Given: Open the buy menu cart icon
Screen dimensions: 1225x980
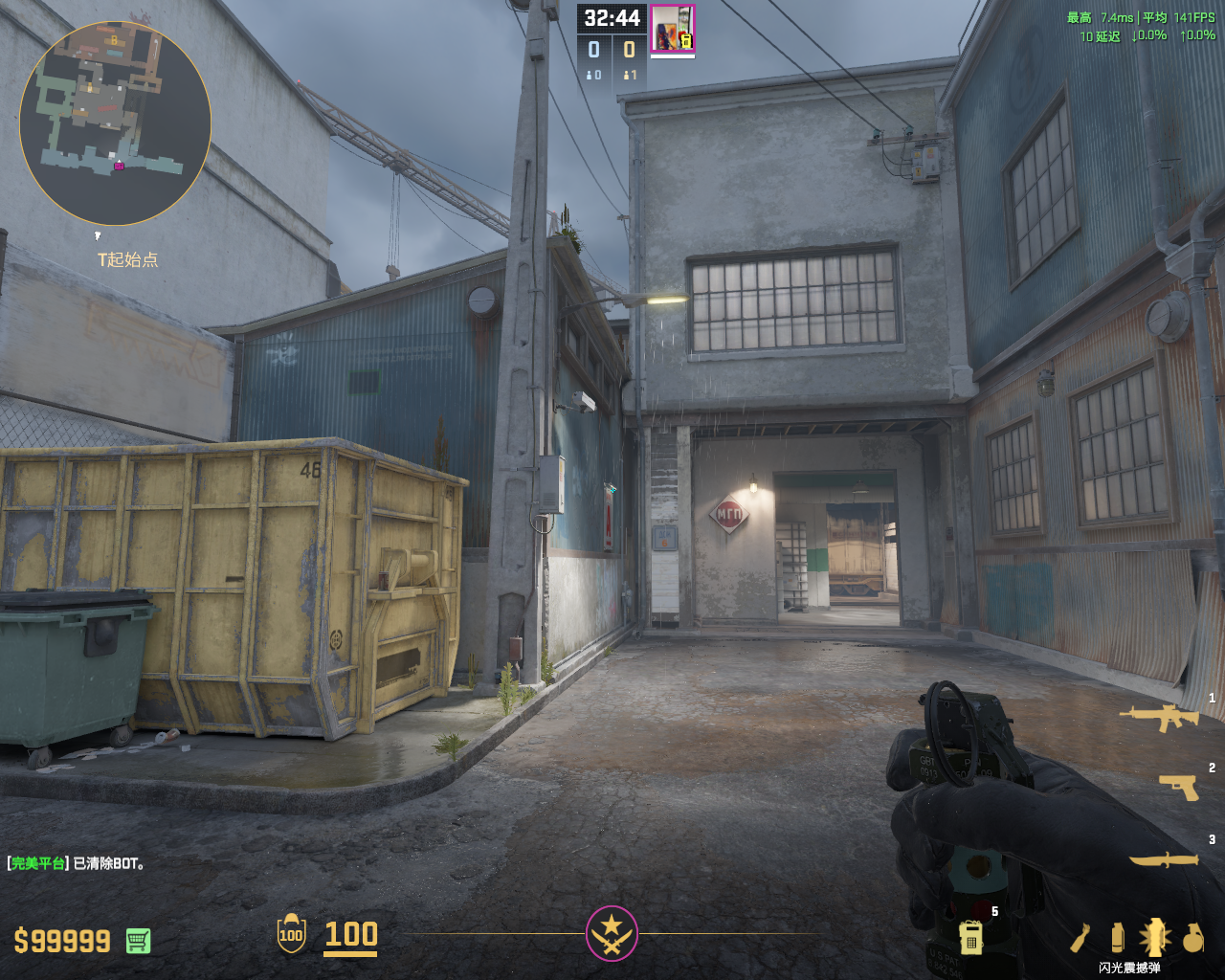Looking at the screenshot, I should click(138, 941).
